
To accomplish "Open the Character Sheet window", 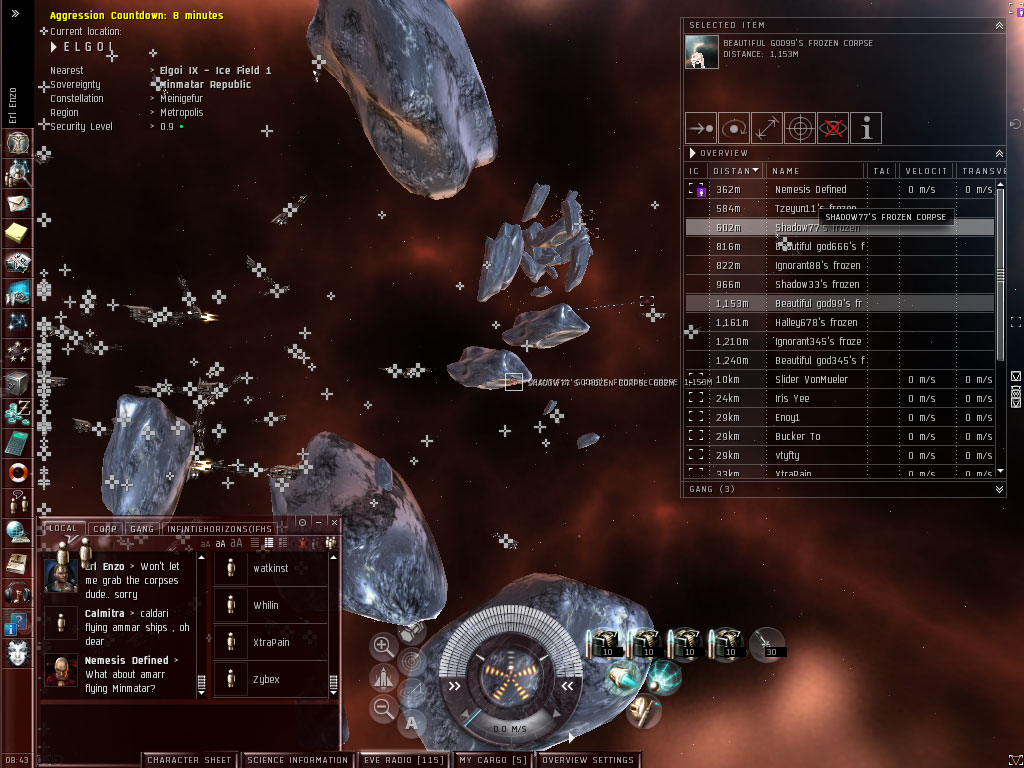I will pos(190,760).
